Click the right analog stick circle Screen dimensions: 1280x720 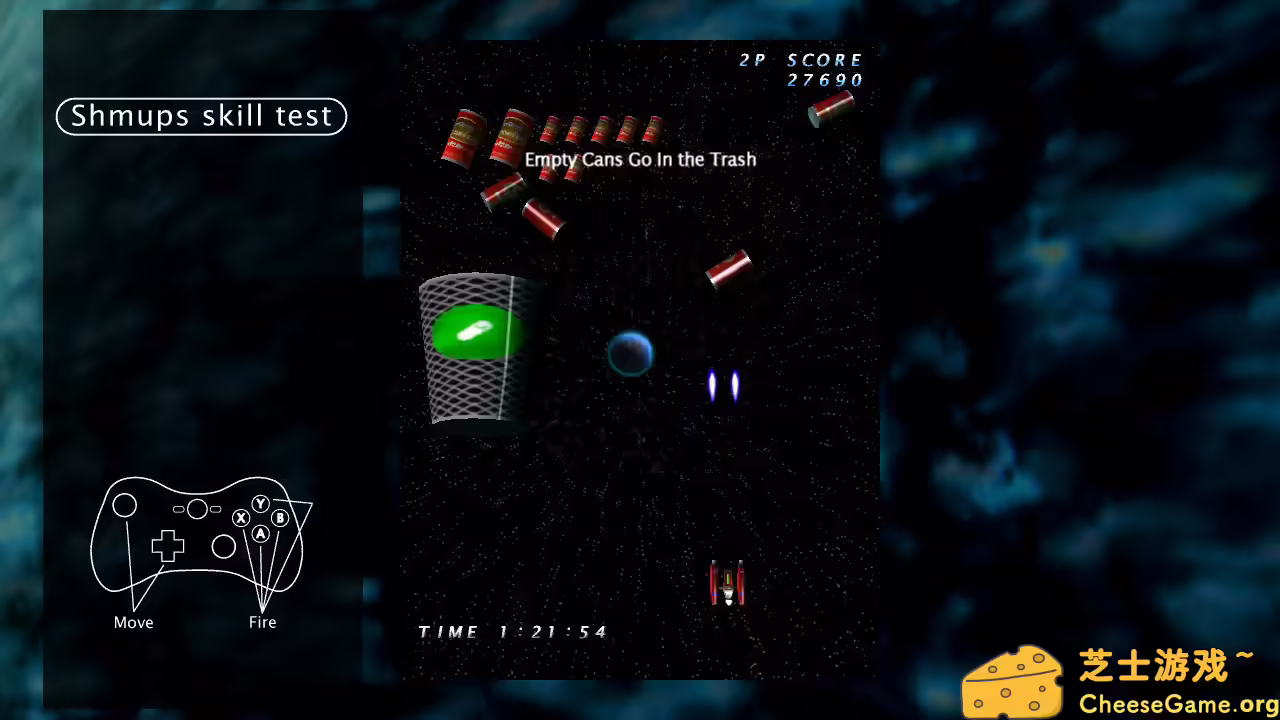[x=223, y=547]
